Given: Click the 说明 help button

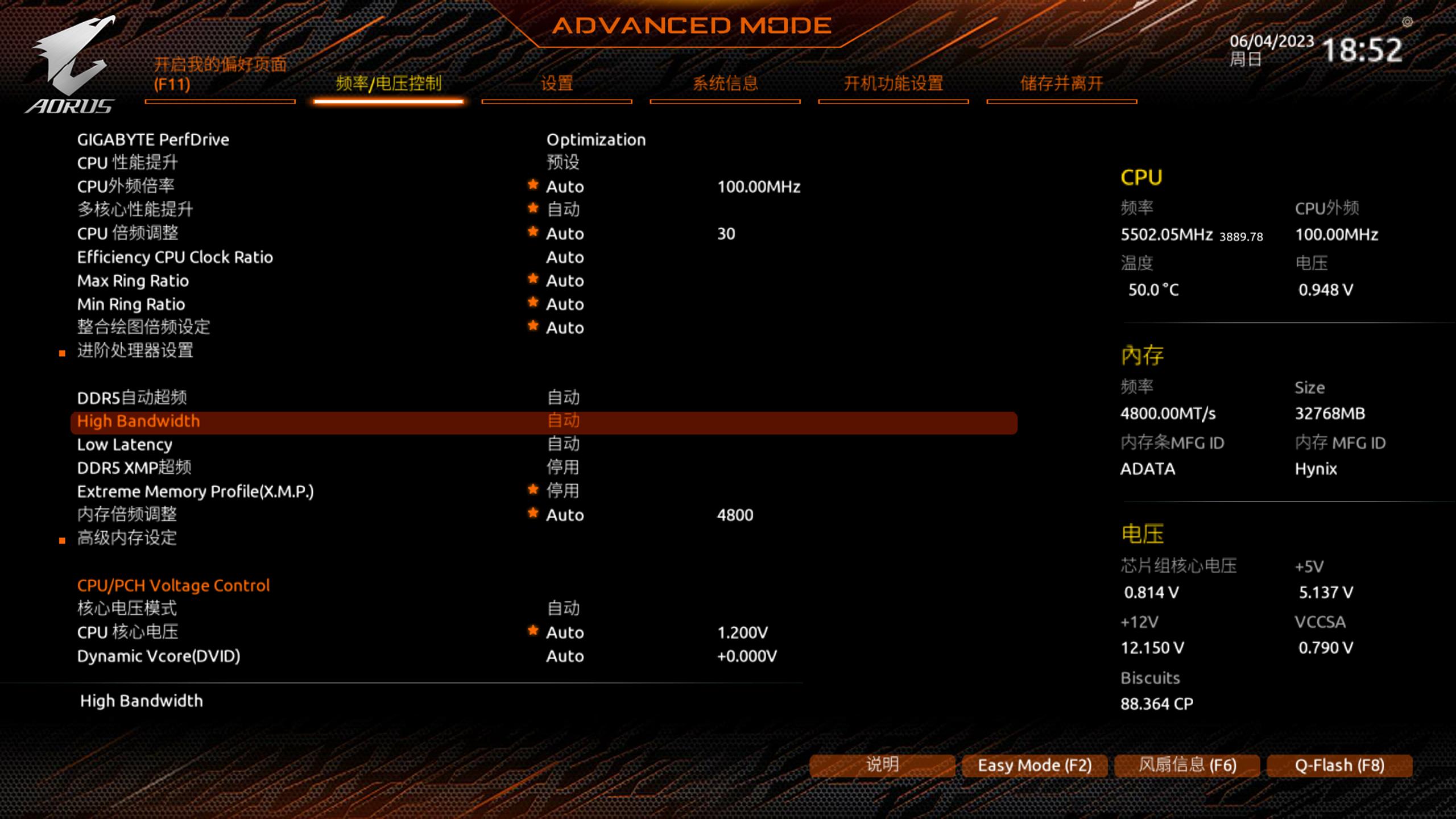Looking at the screenshot, I should point(882,766).
